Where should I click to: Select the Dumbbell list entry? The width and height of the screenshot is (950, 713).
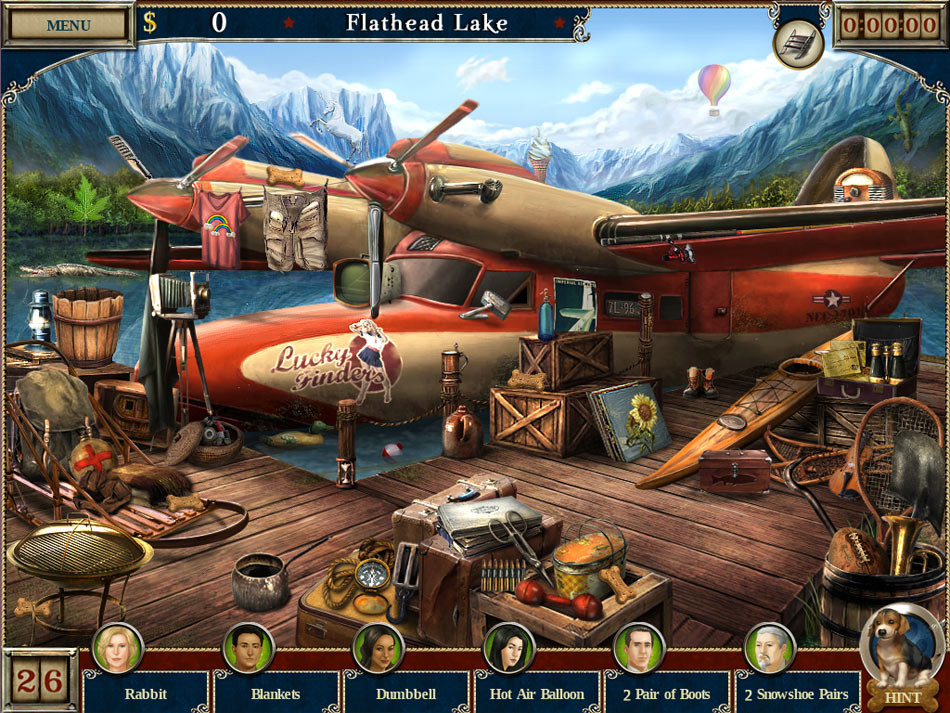click(406, 693)
